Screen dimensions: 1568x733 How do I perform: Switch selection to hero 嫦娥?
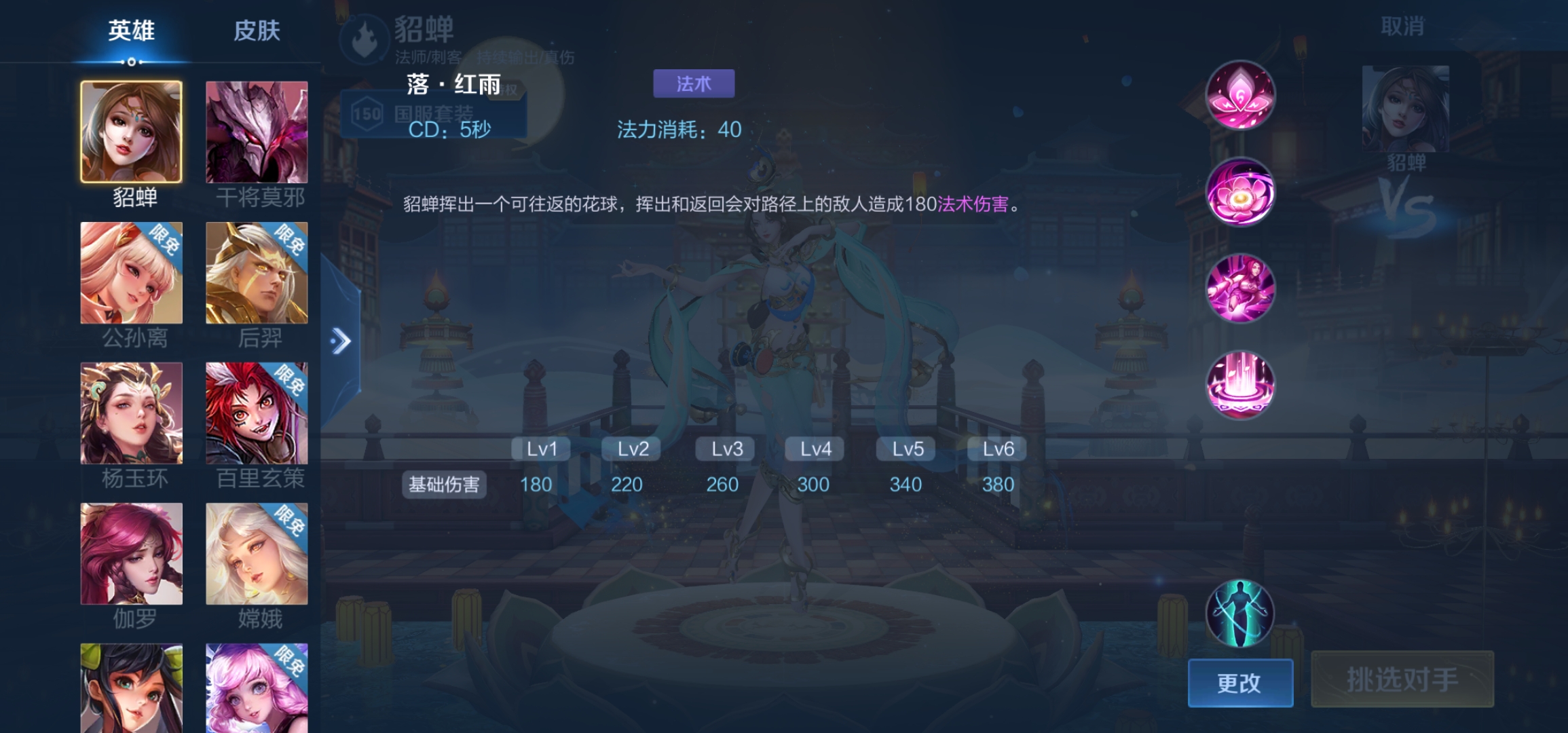pos(258,555)
